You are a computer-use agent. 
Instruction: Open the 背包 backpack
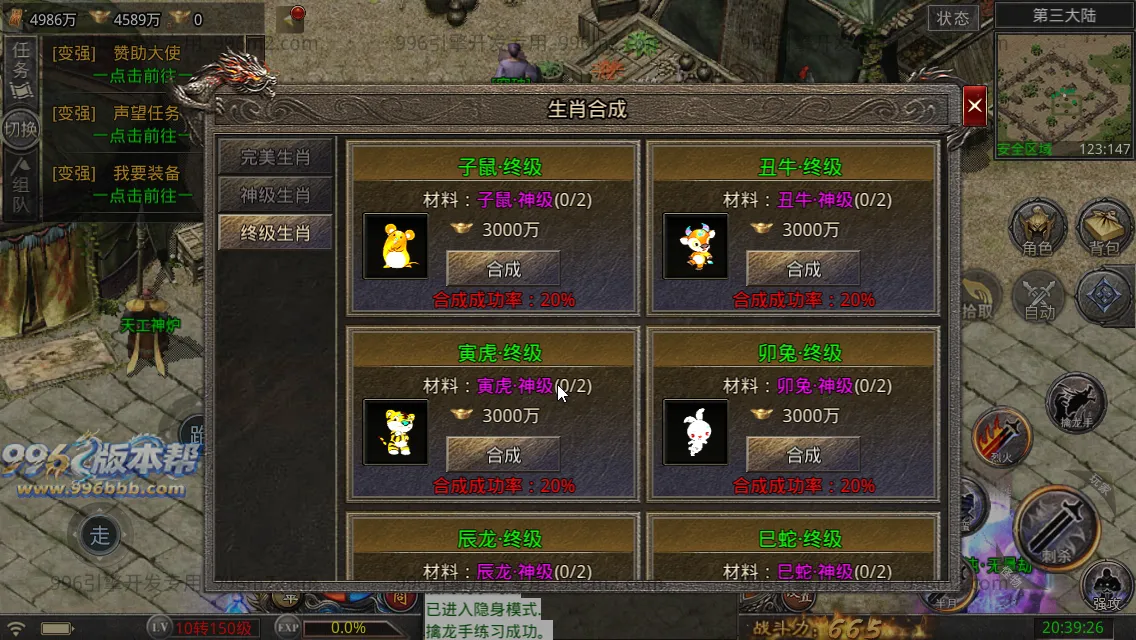[1104, 227]
